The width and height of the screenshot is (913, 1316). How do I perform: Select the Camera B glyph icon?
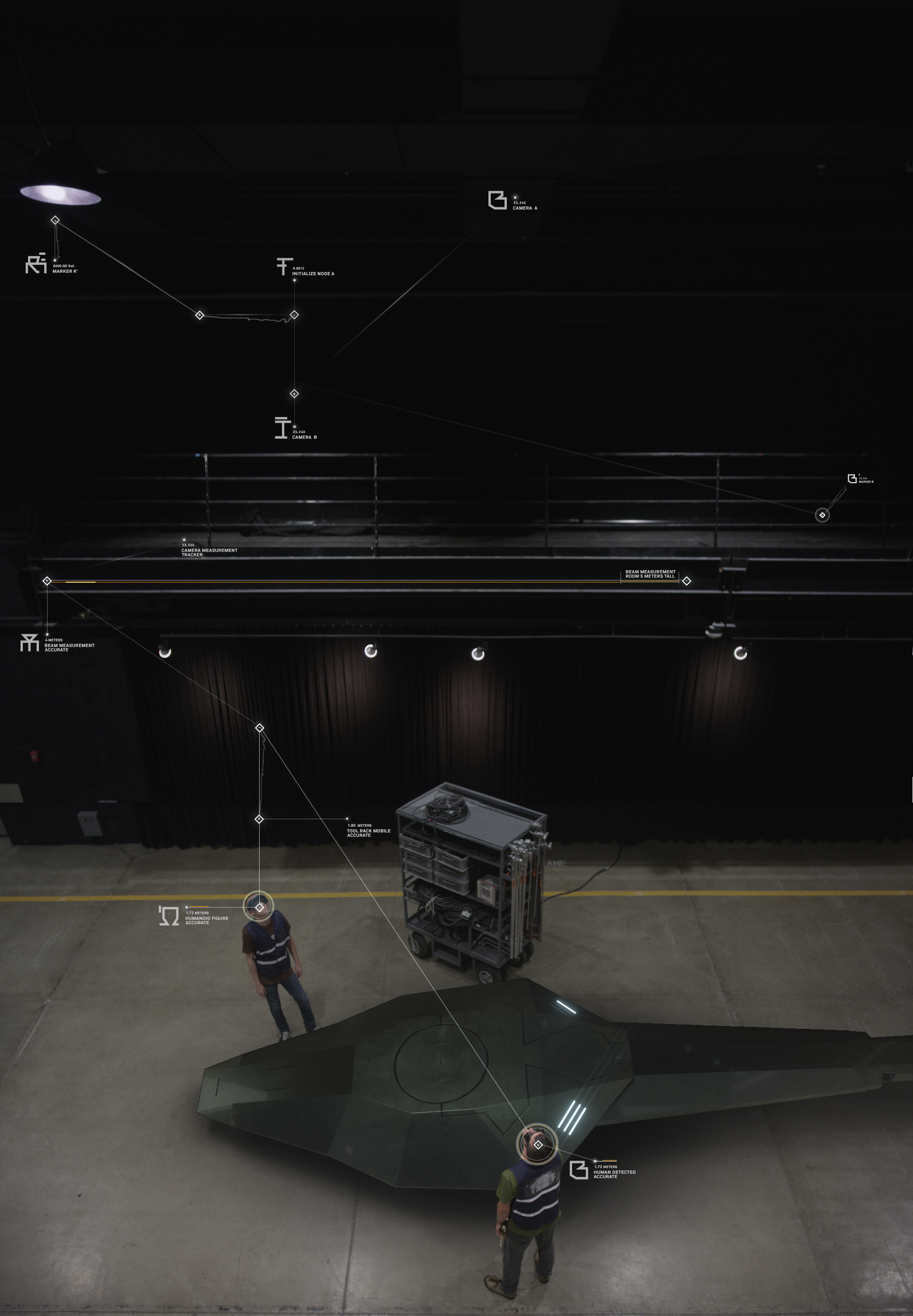[282, 428]
